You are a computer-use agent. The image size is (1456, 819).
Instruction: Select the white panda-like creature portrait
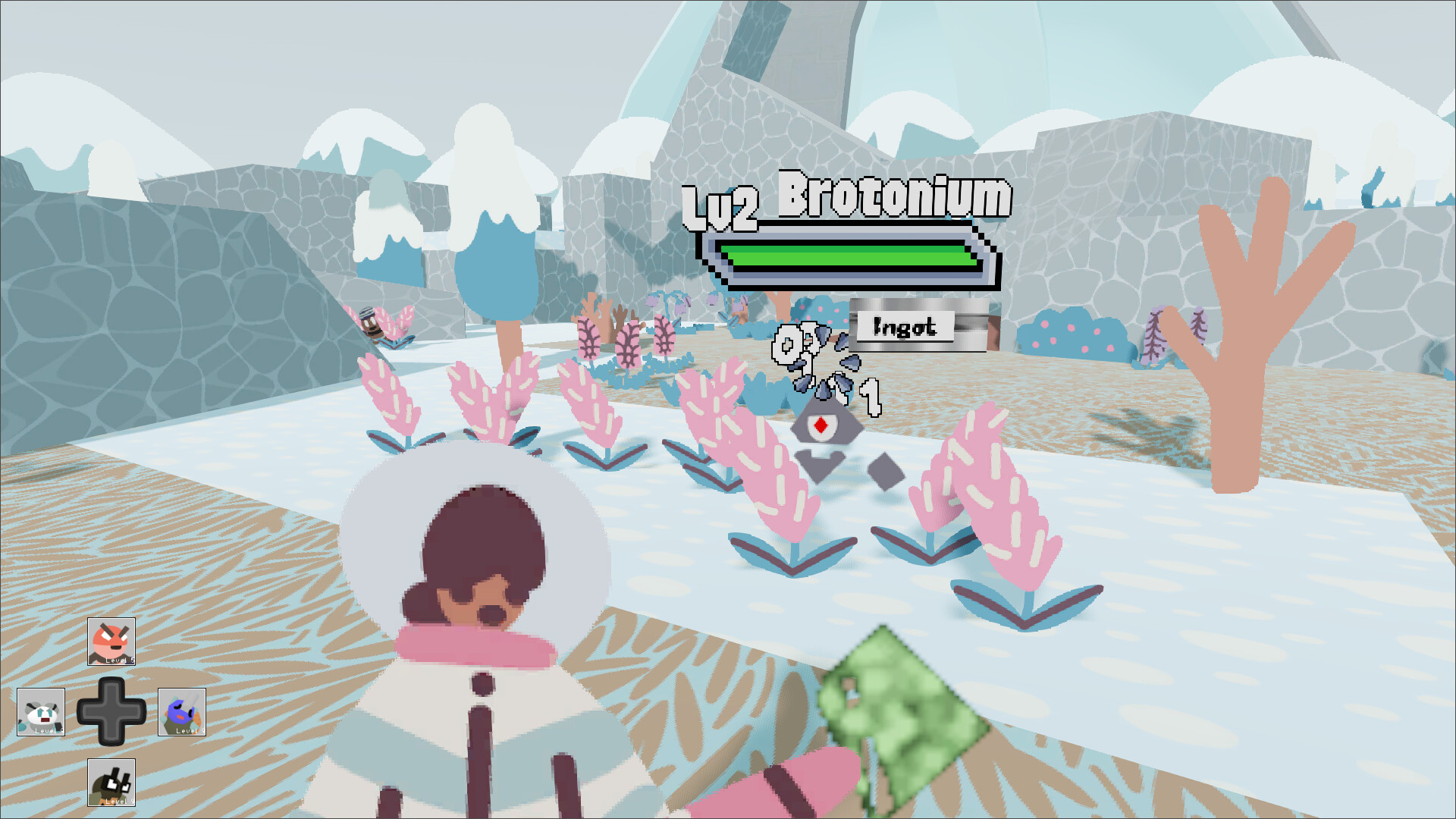point(42,713)
